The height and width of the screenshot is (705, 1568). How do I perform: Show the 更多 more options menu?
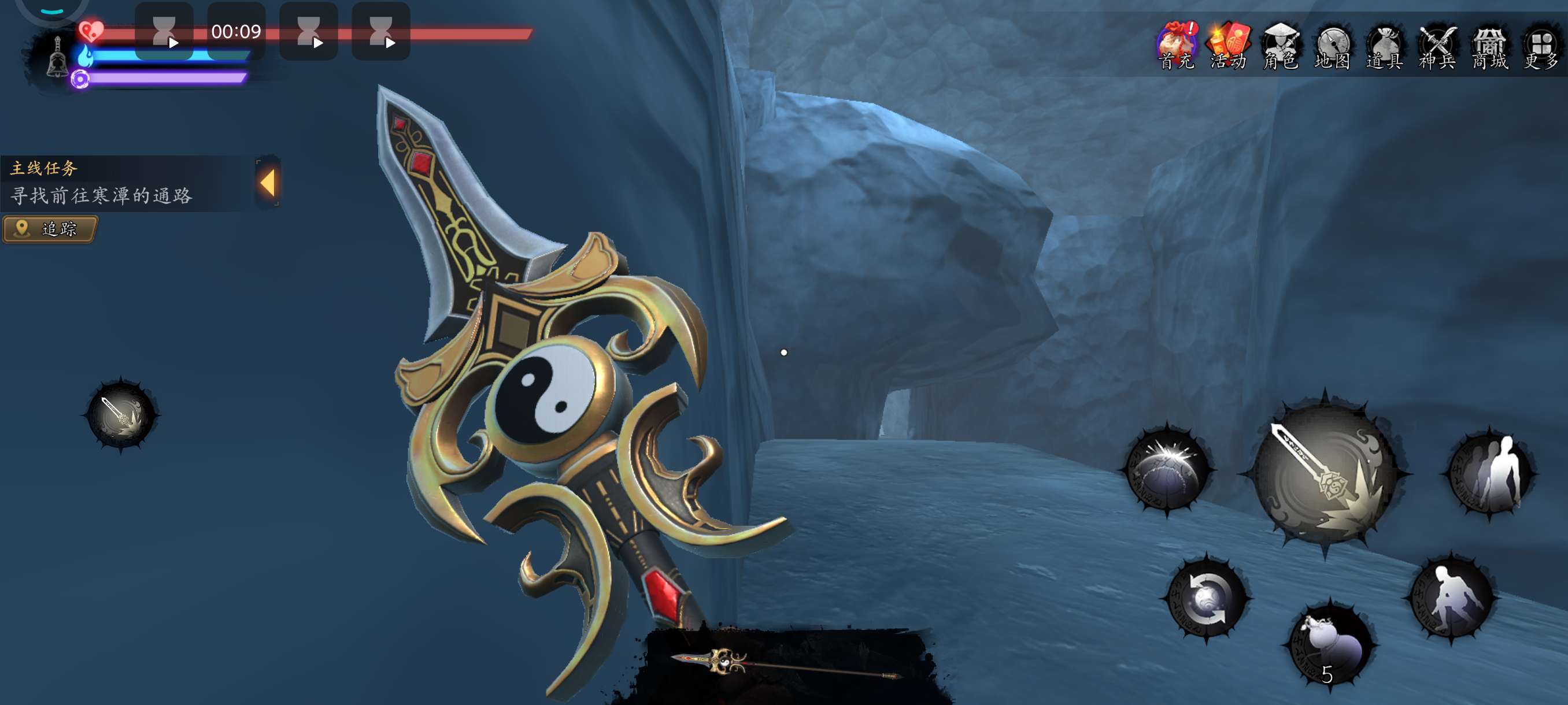[x=1541, y=46]
